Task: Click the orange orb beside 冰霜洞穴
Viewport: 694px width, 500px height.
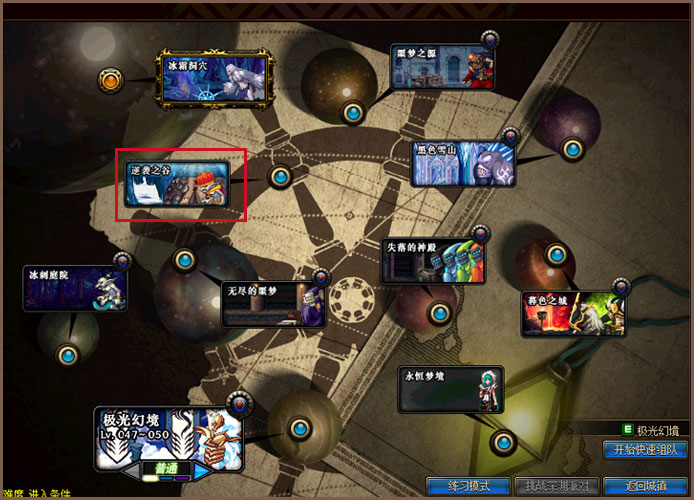Action: (111, 79)
